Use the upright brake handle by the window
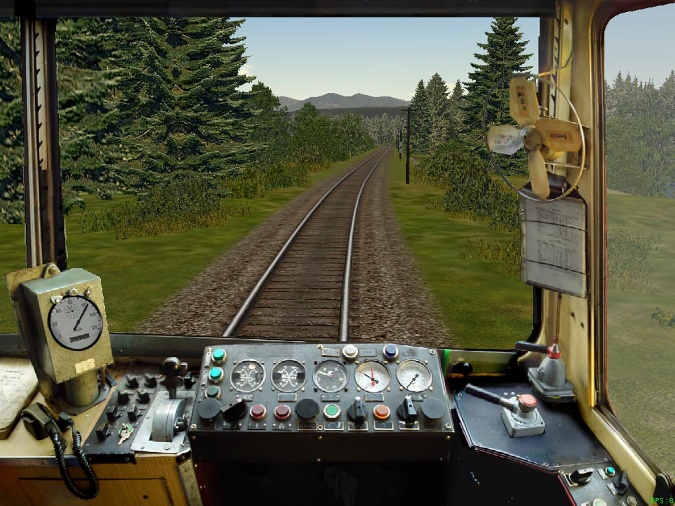 (552, 353)
